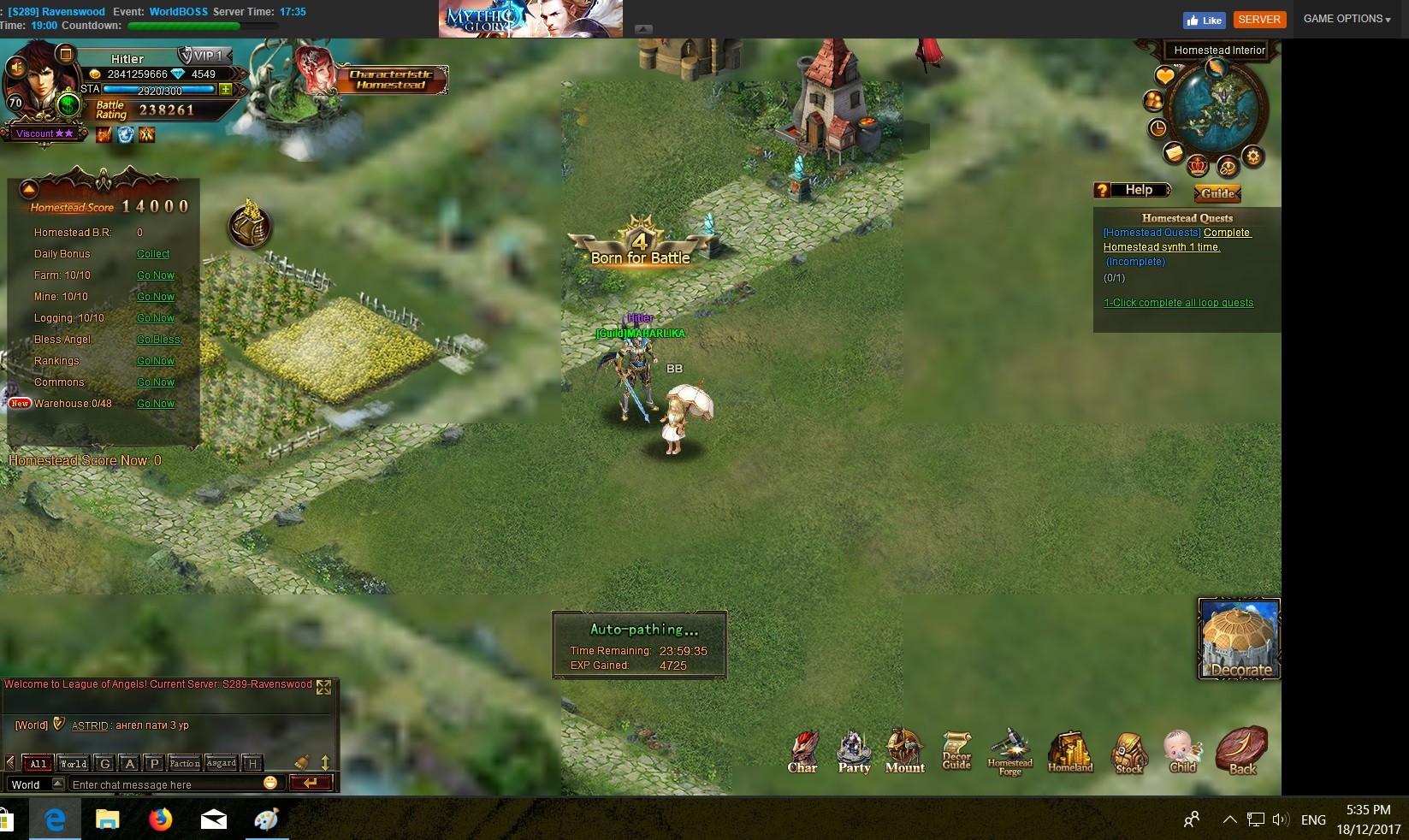Image resolution: width=1409 pixels, height=840 pixels.
Task: Collect the Daily Bonus
Action: tap(153, 254)
